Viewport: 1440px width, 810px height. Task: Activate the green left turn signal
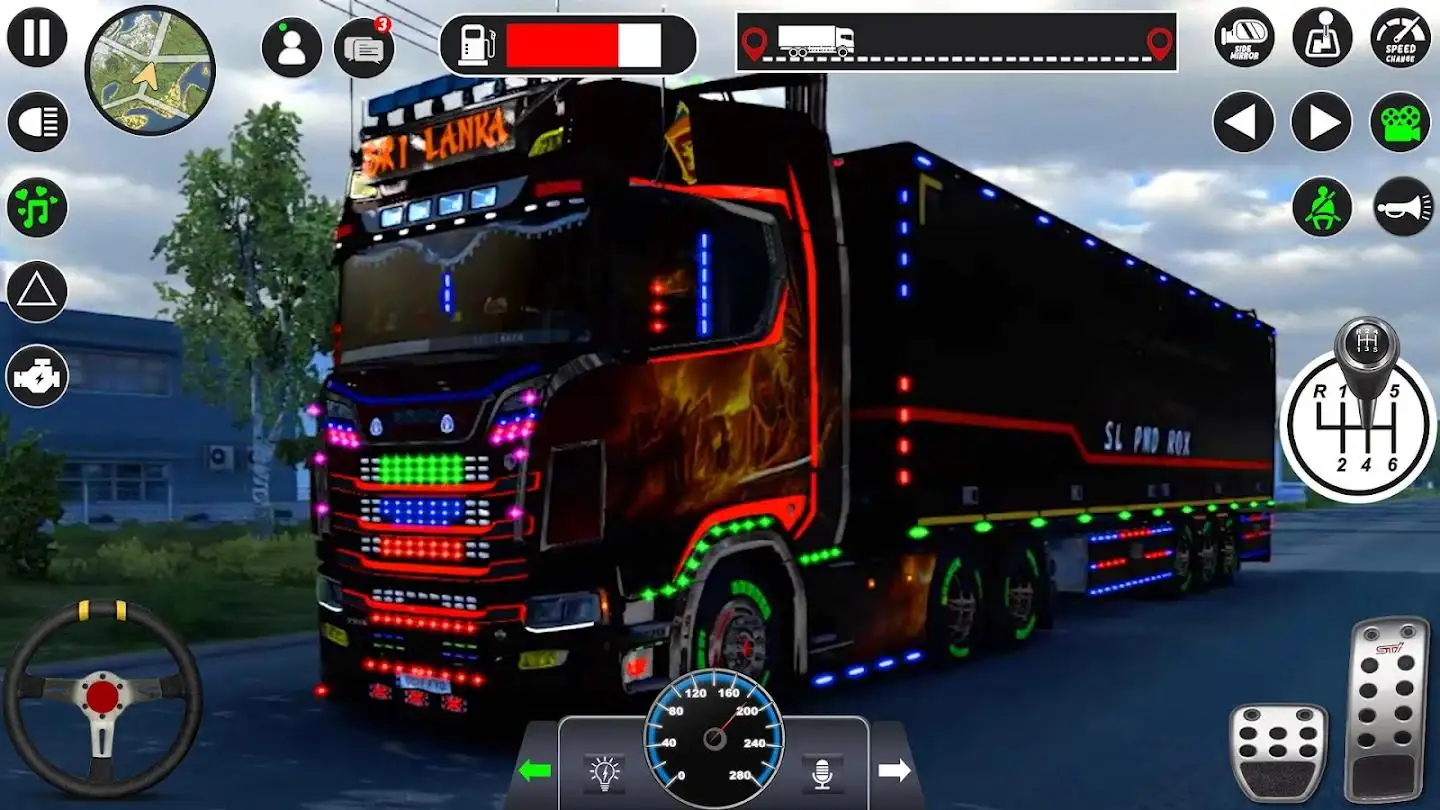click(535, 770)
